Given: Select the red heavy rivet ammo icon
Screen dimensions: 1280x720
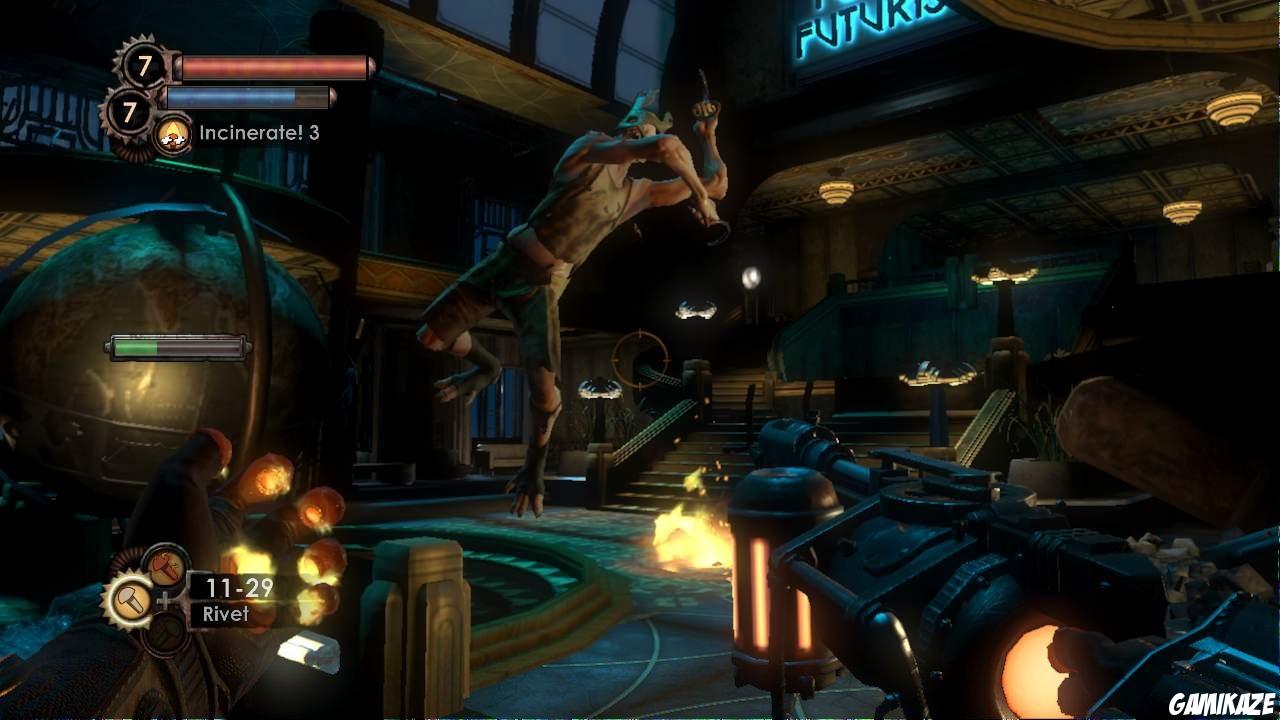Looking at the screenshot, I should point(164,565).
